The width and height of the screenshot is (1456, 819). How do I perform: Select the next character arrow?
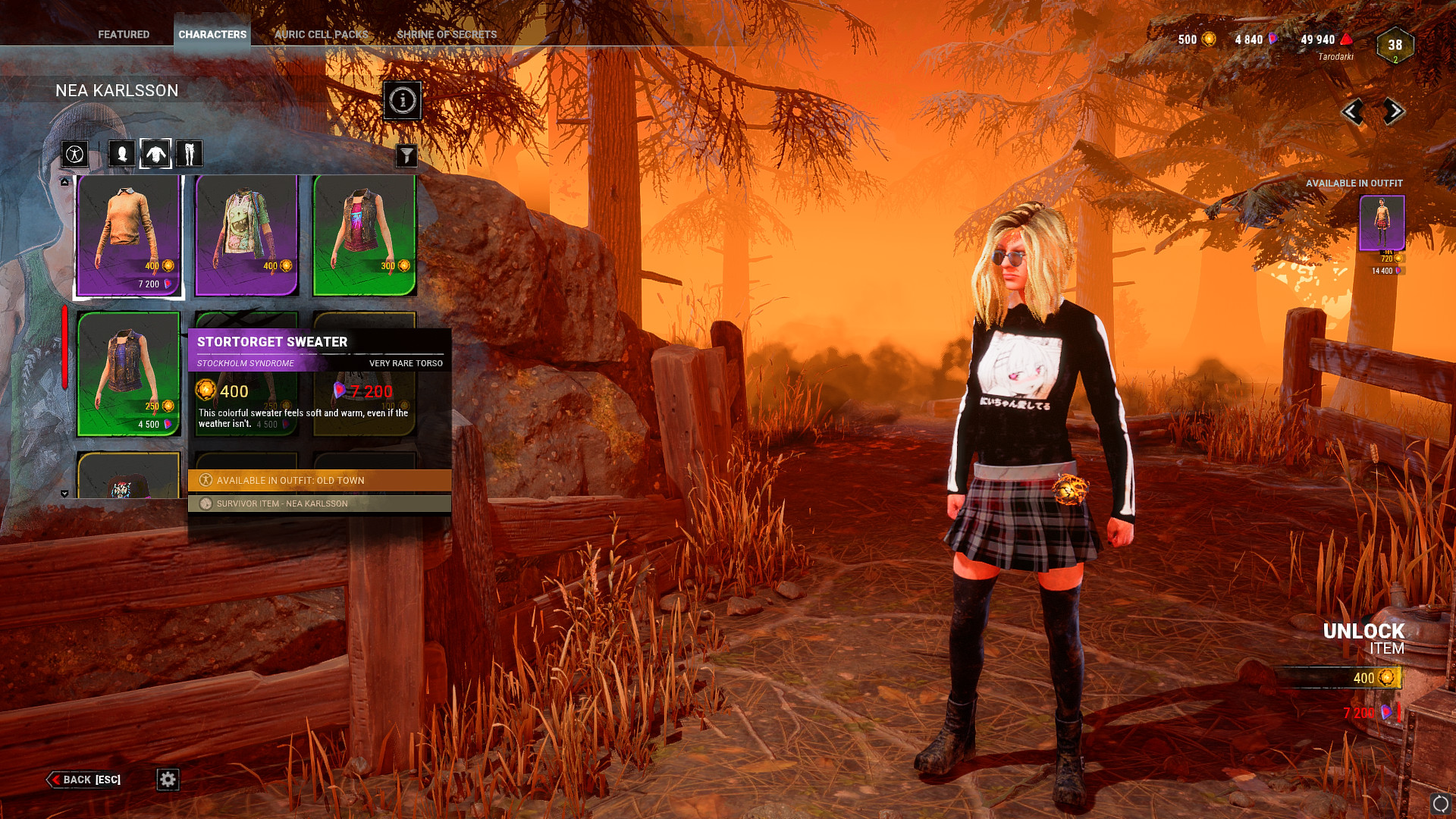point(1394,112)
